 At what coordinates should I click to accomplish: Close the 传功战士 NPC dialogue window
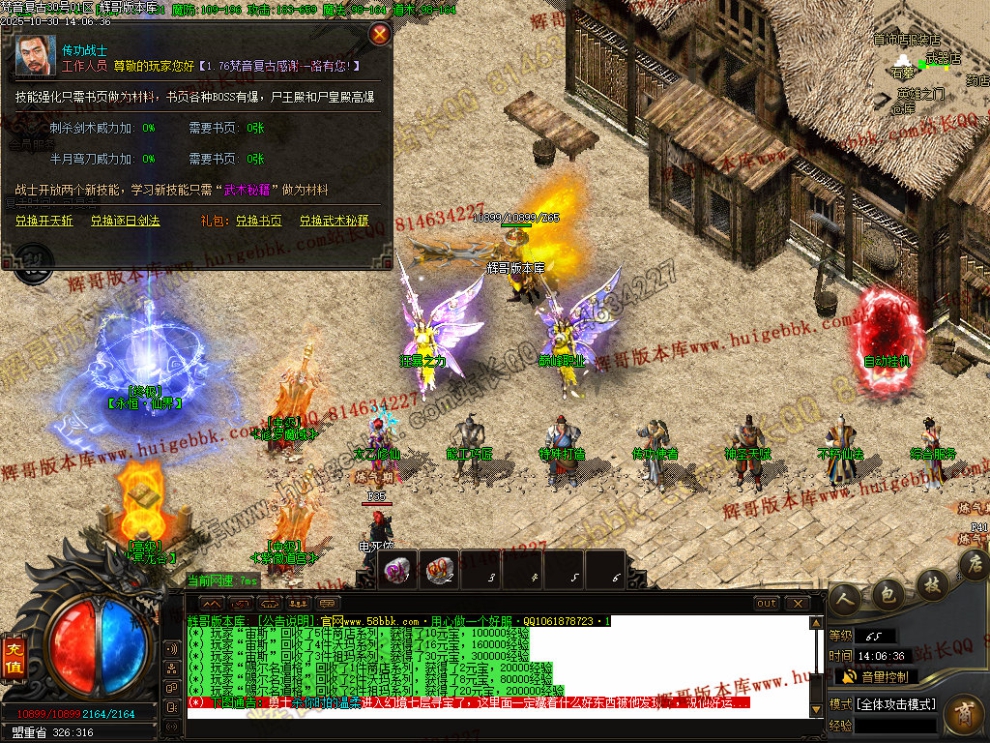(x=380, y=35)
